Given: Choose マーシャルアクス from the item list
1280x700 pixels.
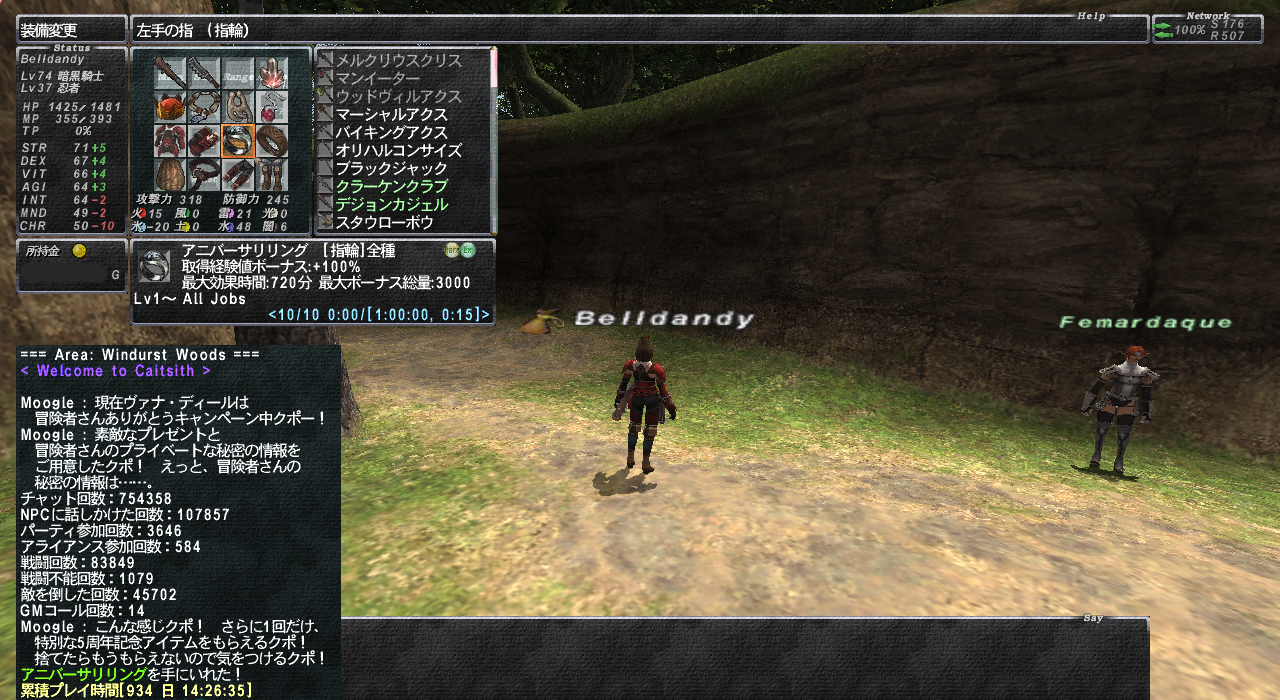Looking at the screenshot, I should [391, 114].
